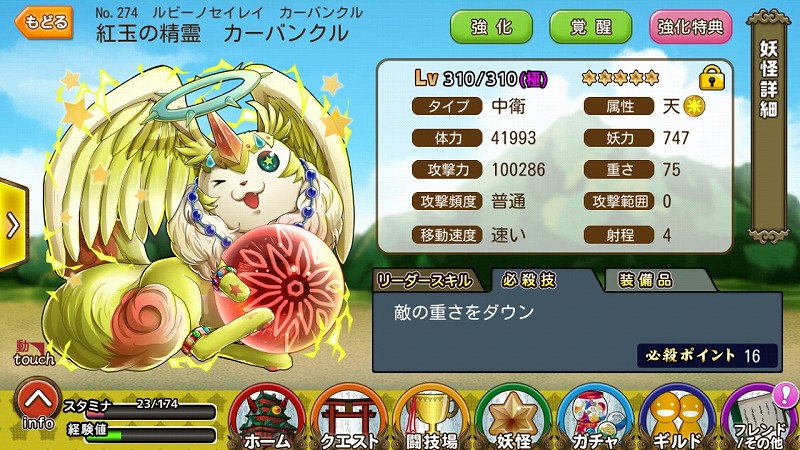Enter the 闘技場 arena
800x450 pixels.
(x=430, y=413)
